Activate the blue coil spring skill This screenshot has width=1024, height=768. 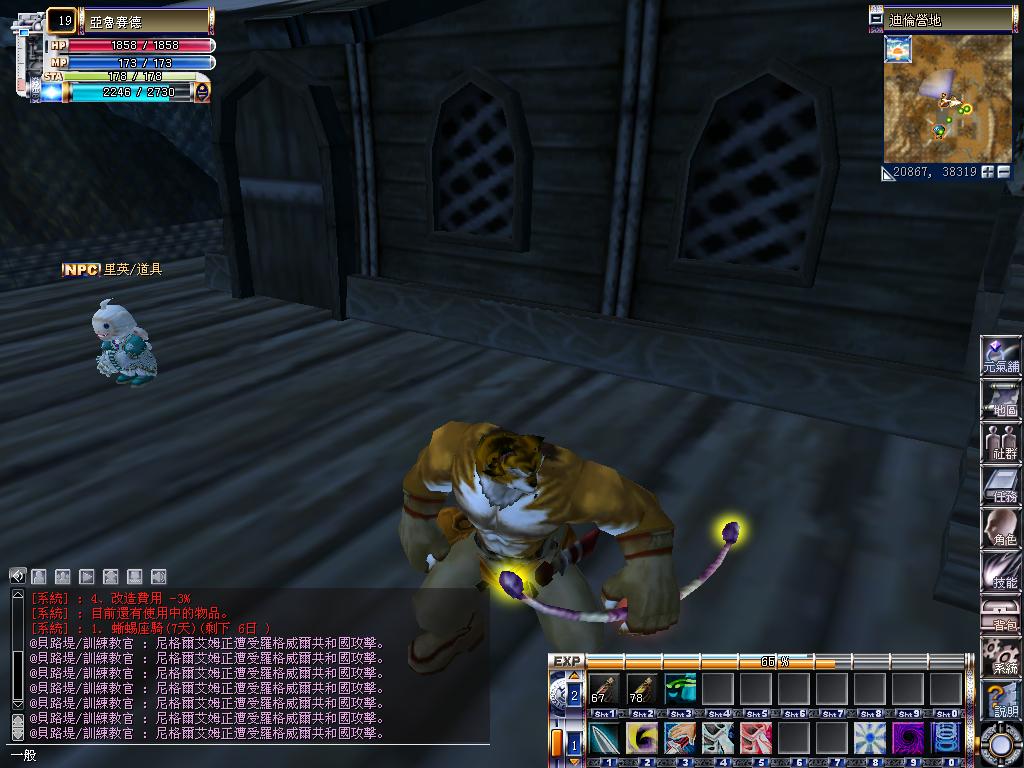point(946,739)
